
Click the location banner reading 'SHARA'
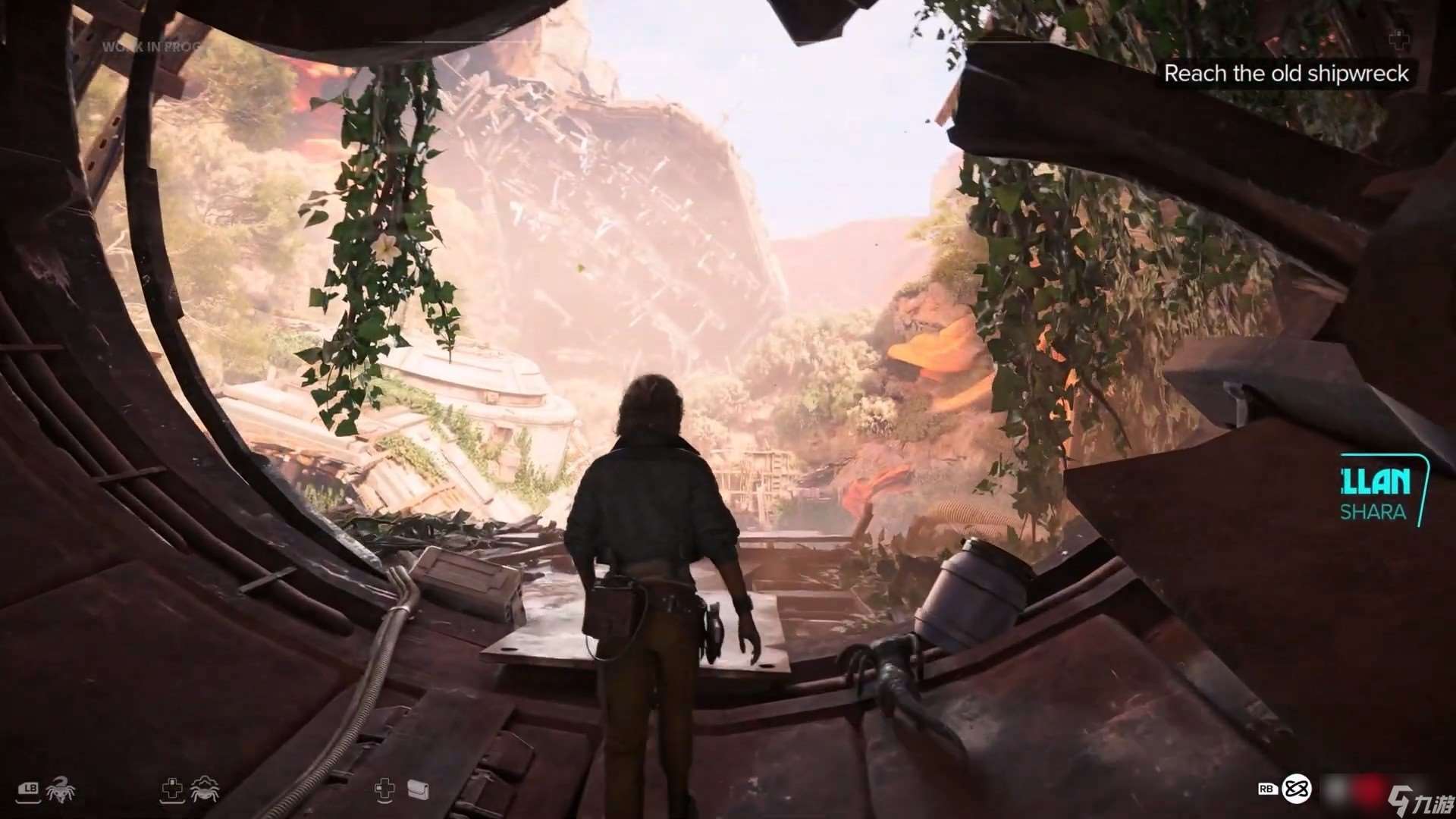click(x=1373, y=512)
